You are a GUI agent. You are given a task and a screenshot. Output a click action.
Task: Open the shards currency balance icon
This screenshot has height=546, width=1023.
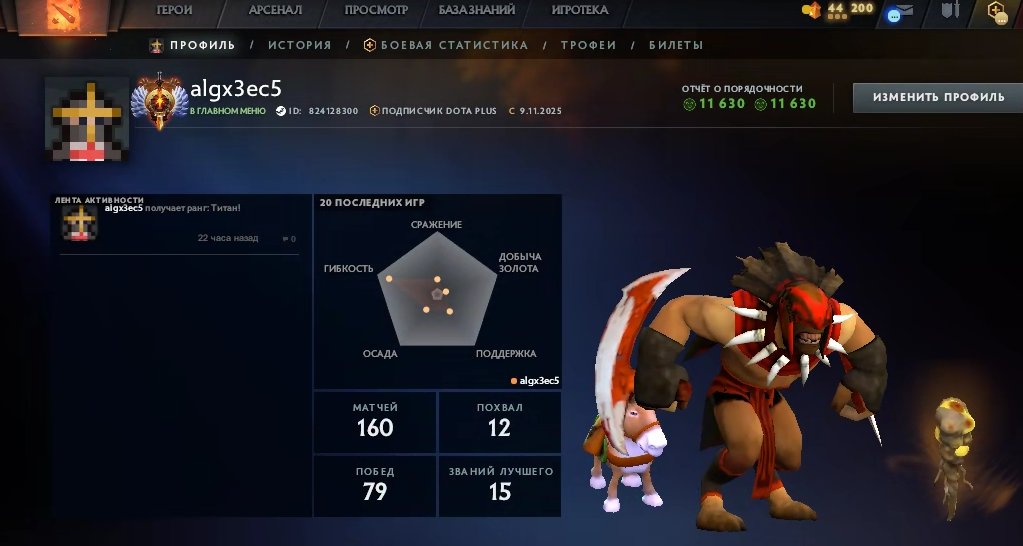pyautogui.click(x=812, y=10)
